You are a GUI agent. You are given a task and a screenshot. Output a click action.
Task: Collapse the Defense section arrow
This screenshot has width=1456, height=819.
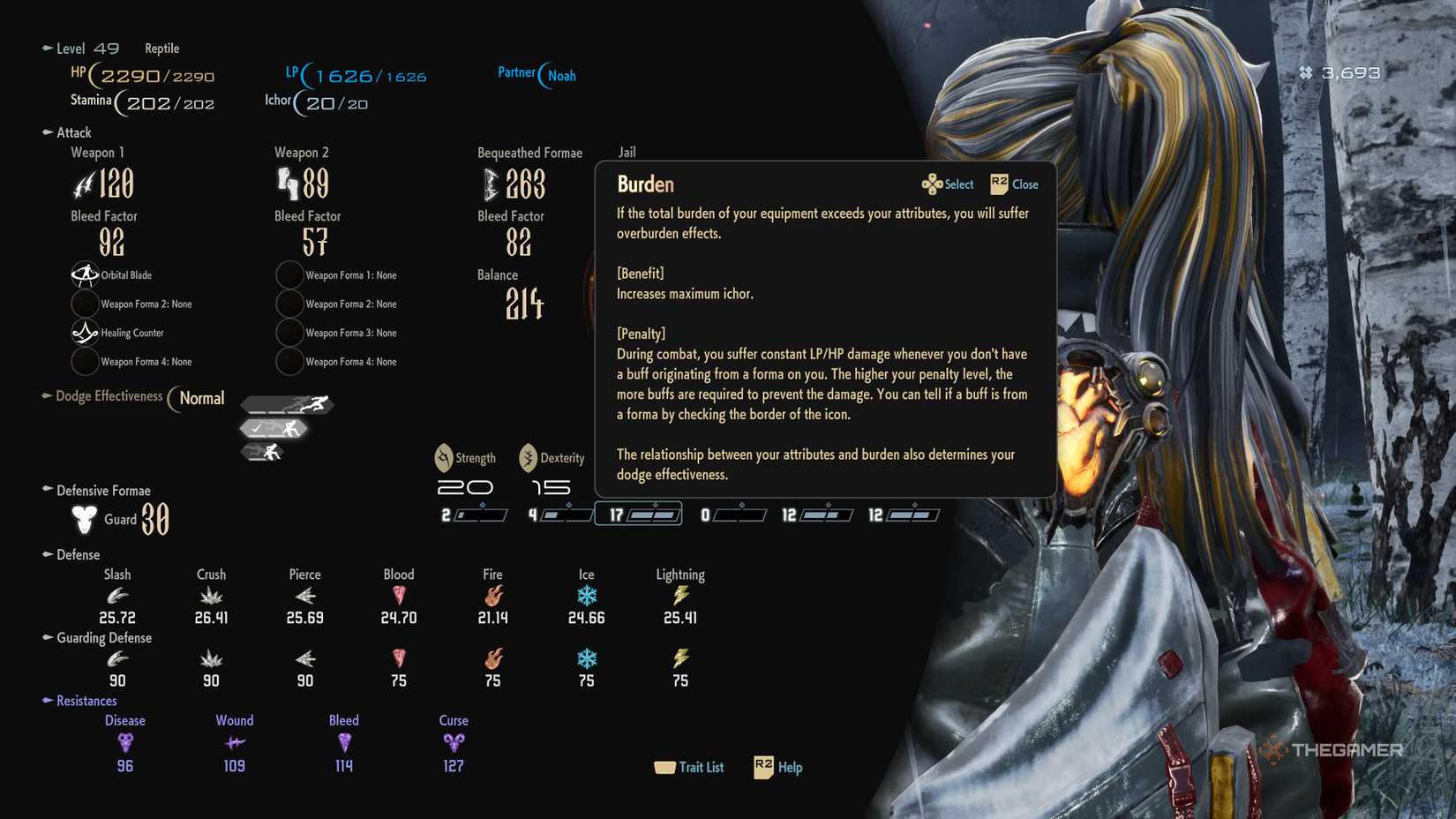[x=46, y=554]
